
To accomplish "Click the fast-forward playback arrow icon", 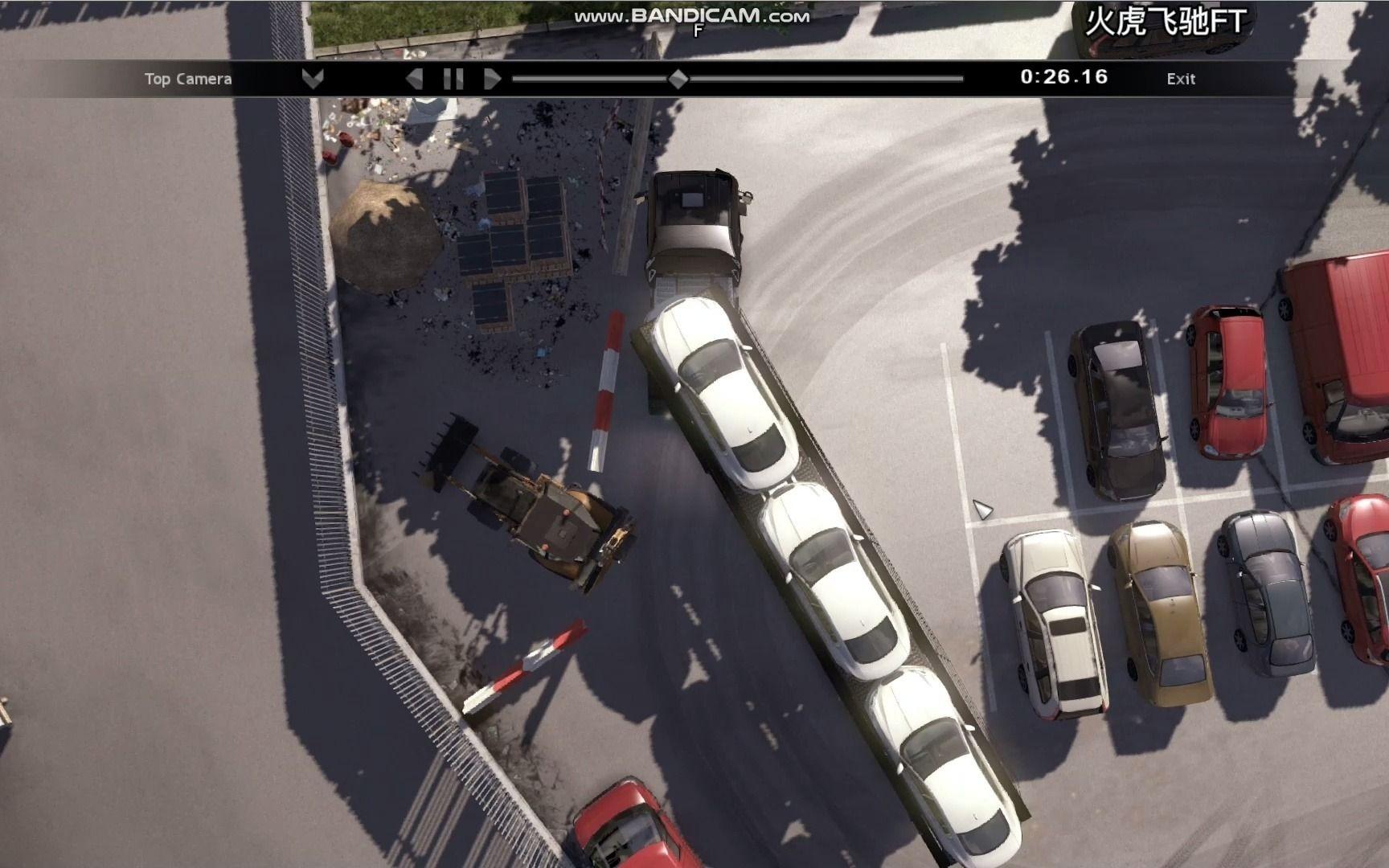I will (x=492, y=79).
